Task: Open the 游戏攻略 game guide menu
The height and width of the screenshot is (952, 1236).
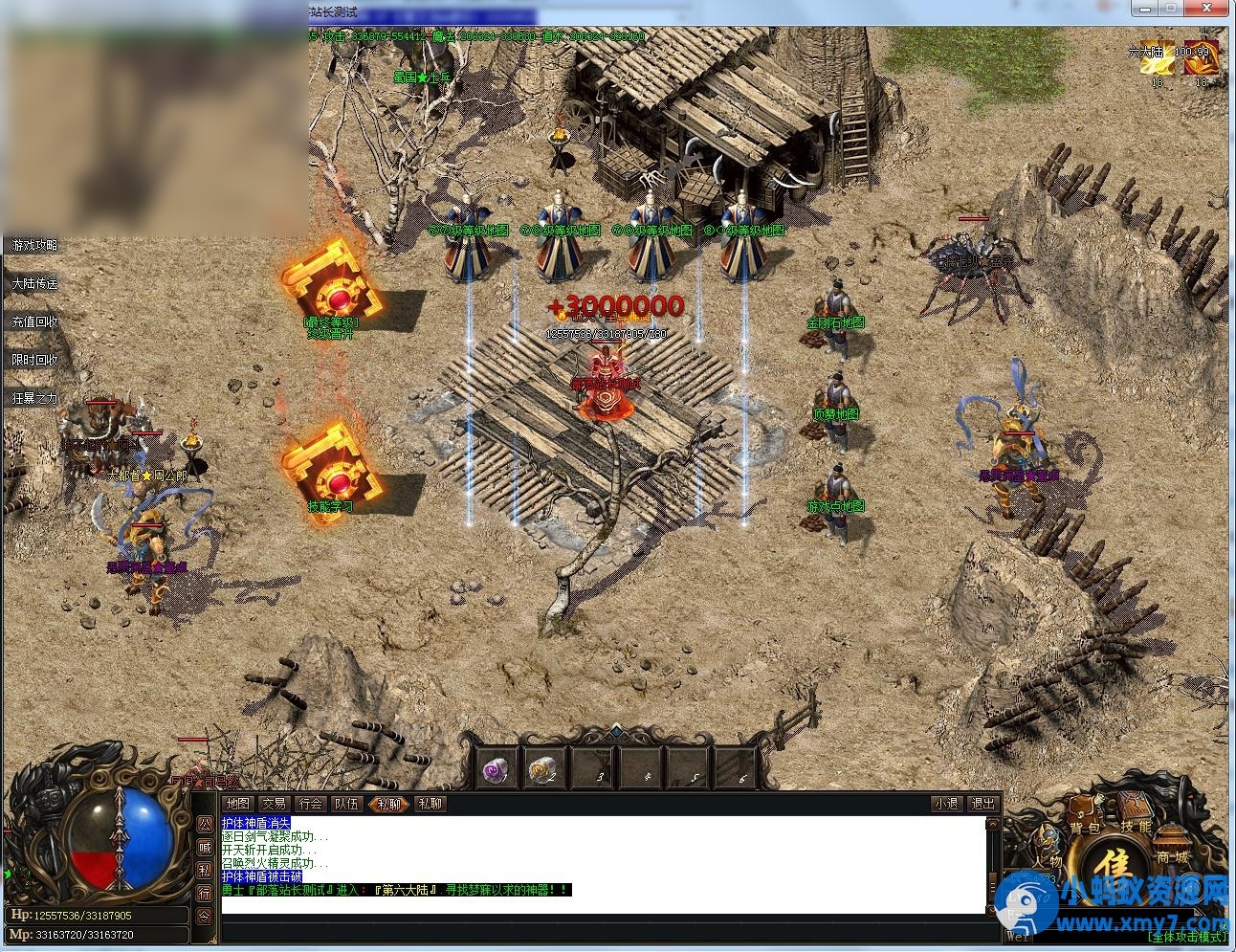Action: click(34, 246)
